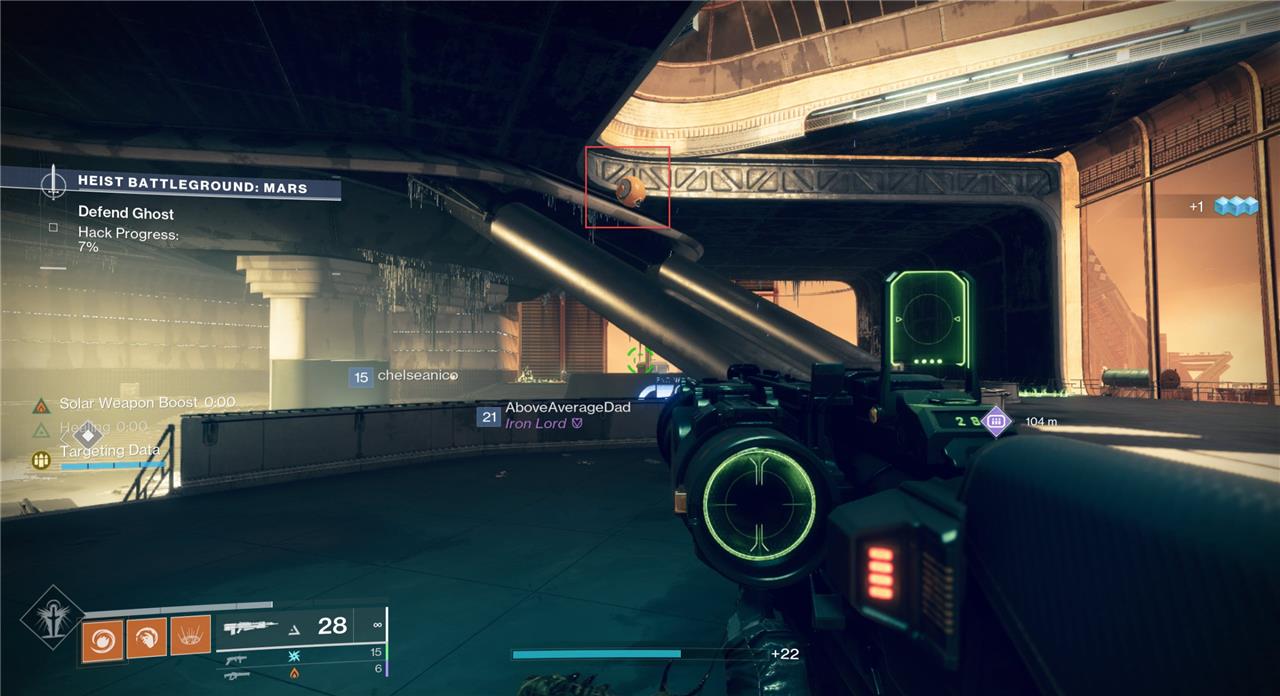Click the Targeting Data bullets icon
The height and width of the screenshot is (696, 1280).
[x=41, y=460]
